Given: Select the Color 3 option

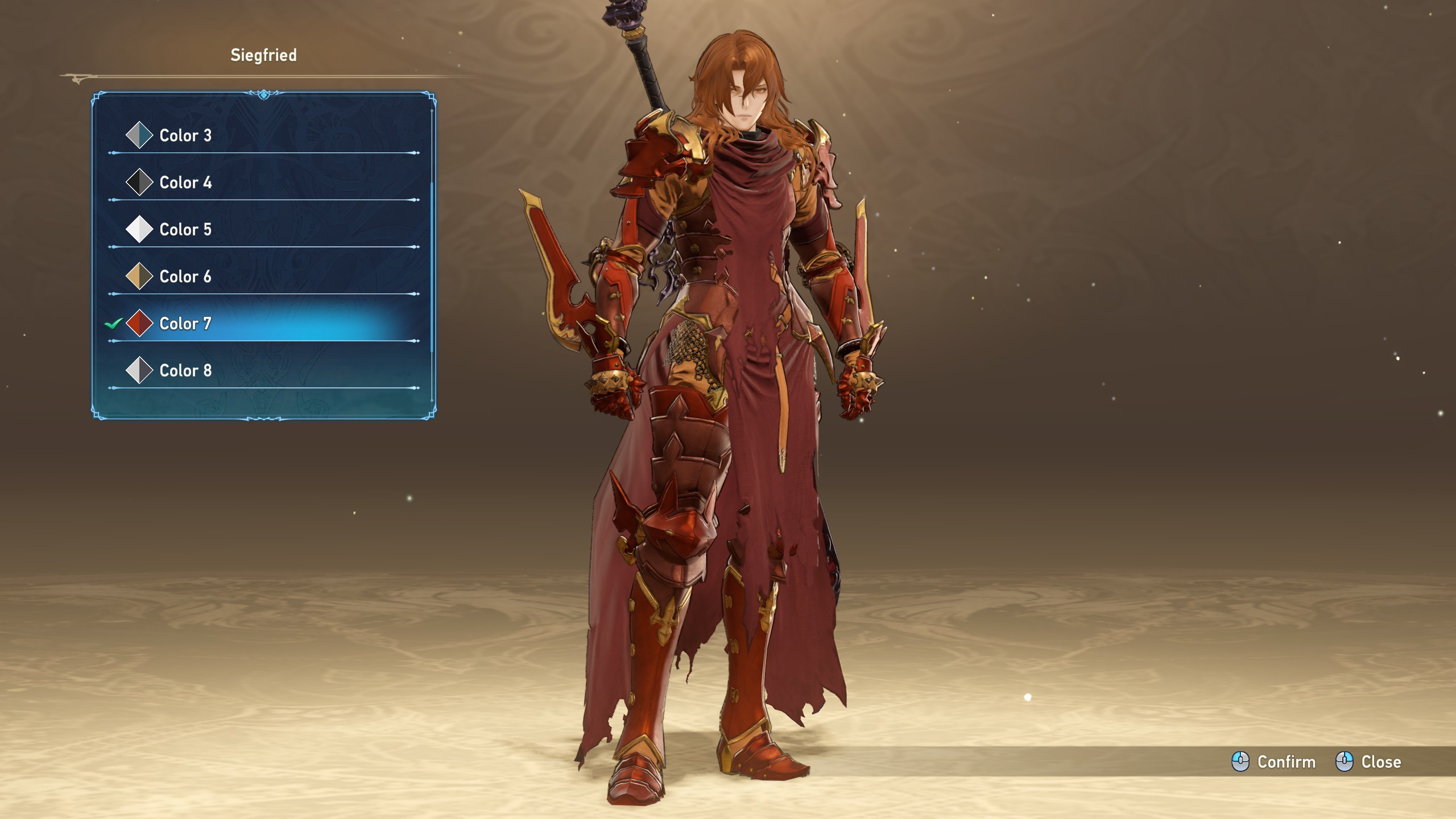Looking at the screenshot, I should 185,135.
